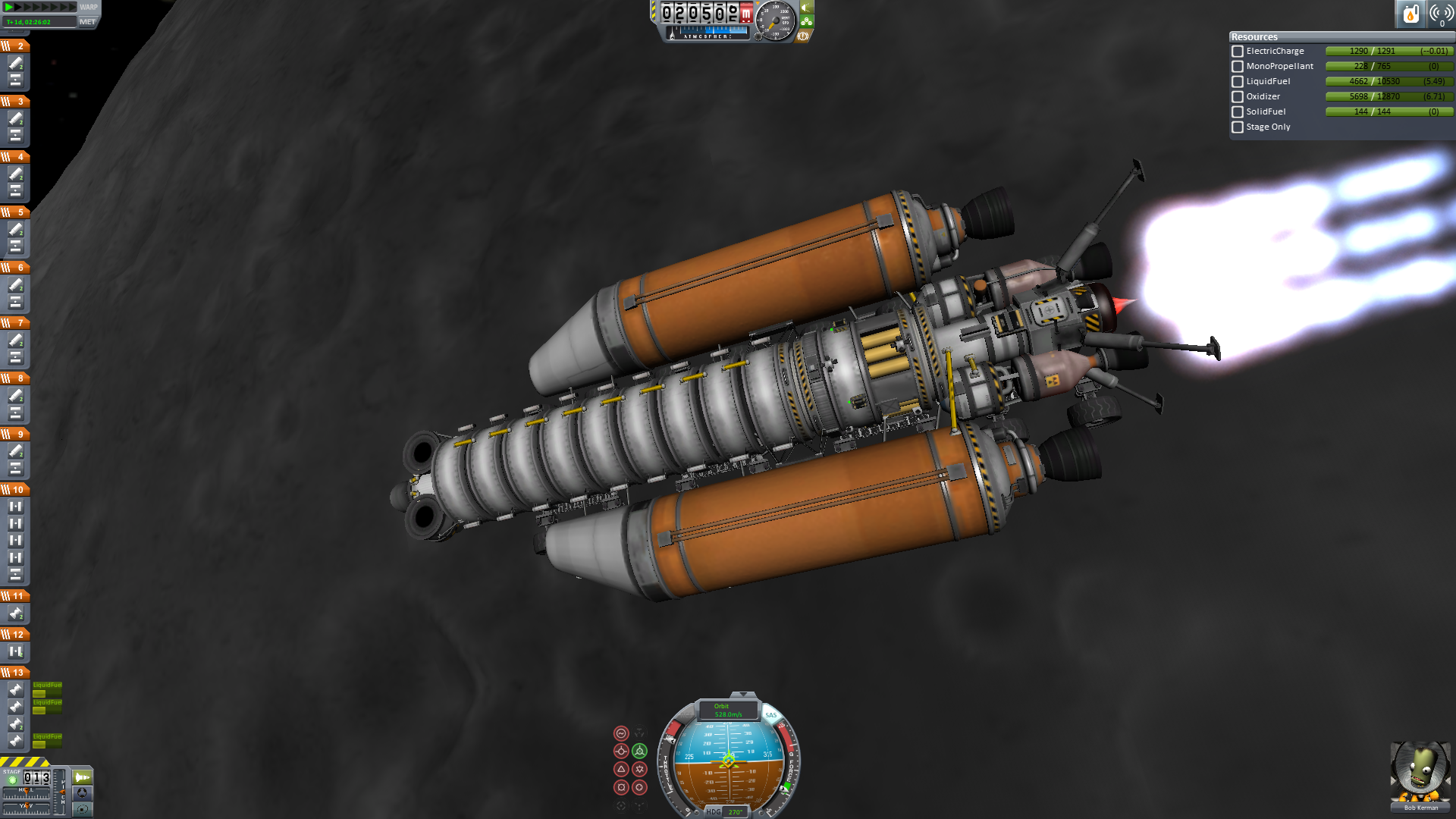Click the orbit speed display mode readout
The height and width of the screenshot is (819, 1456).
click(728, 711)
